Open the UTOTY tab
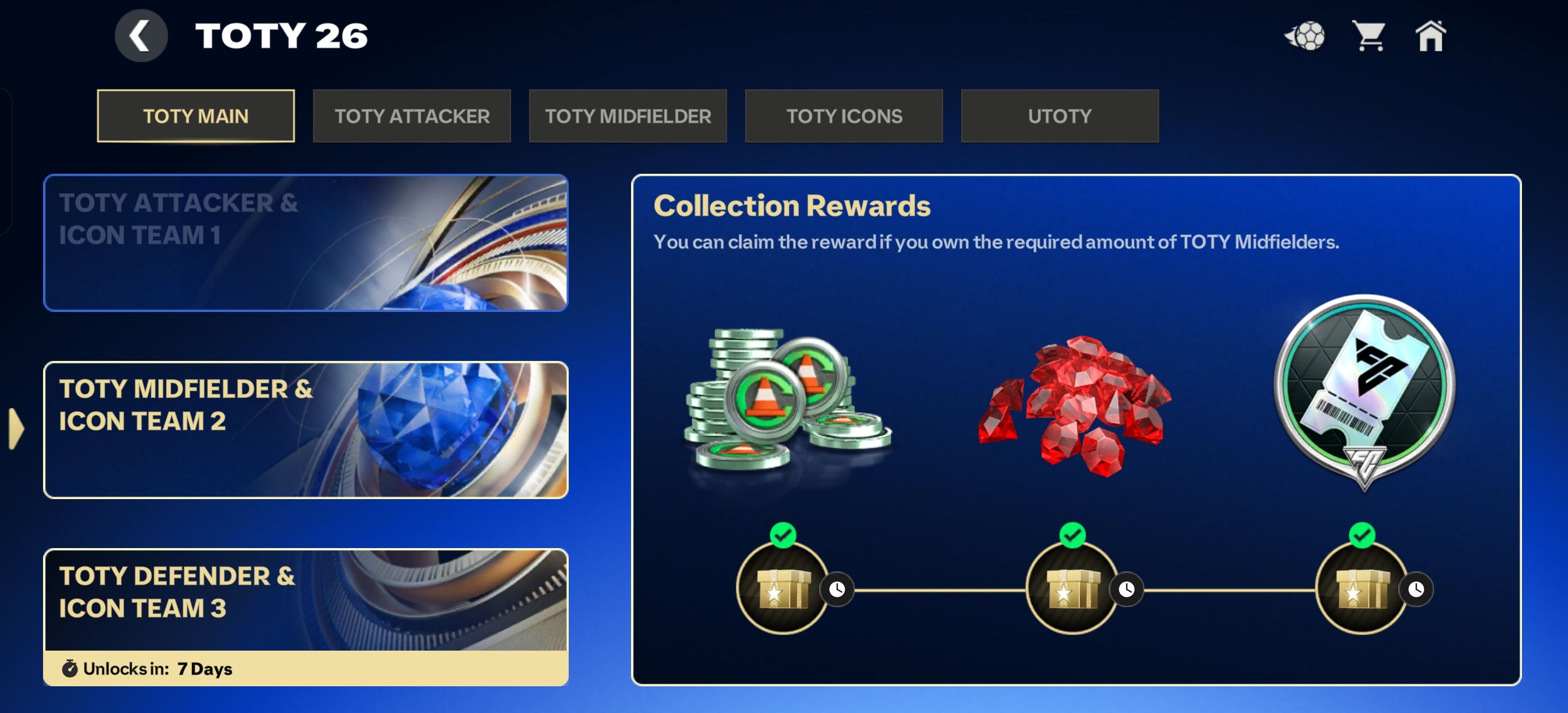Image resolution: width=1568 pixels, height=713 pixels. (x=1059, y=116)
